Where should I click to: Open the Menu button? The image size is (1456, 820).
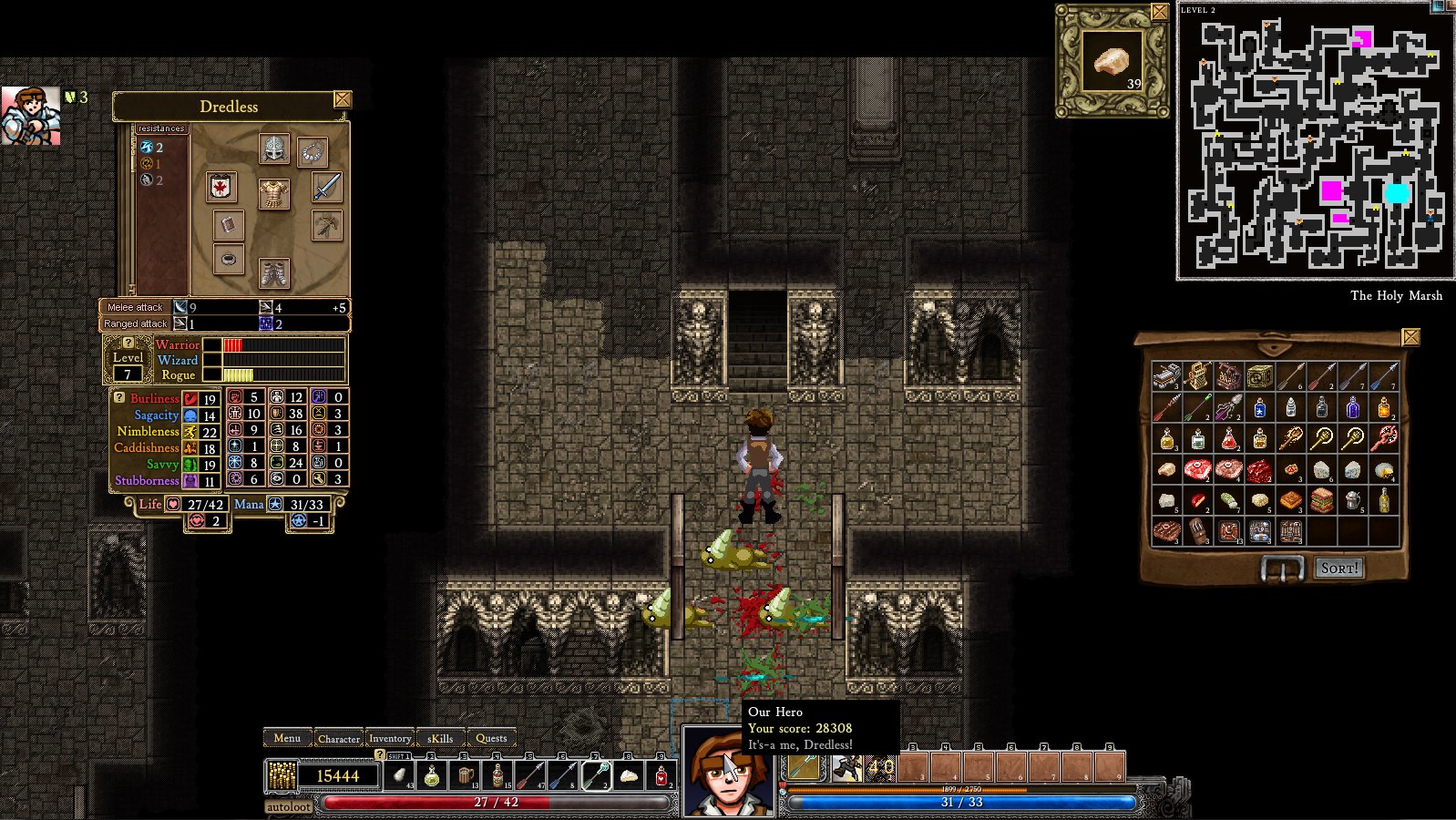click(286, 738)
